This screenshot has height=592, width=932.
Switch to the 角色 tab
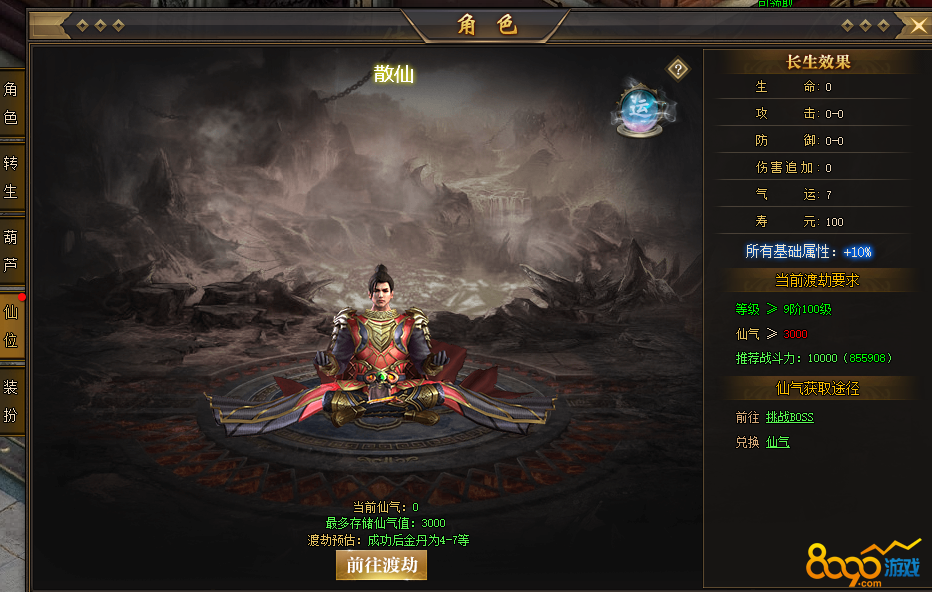[11, 104]
